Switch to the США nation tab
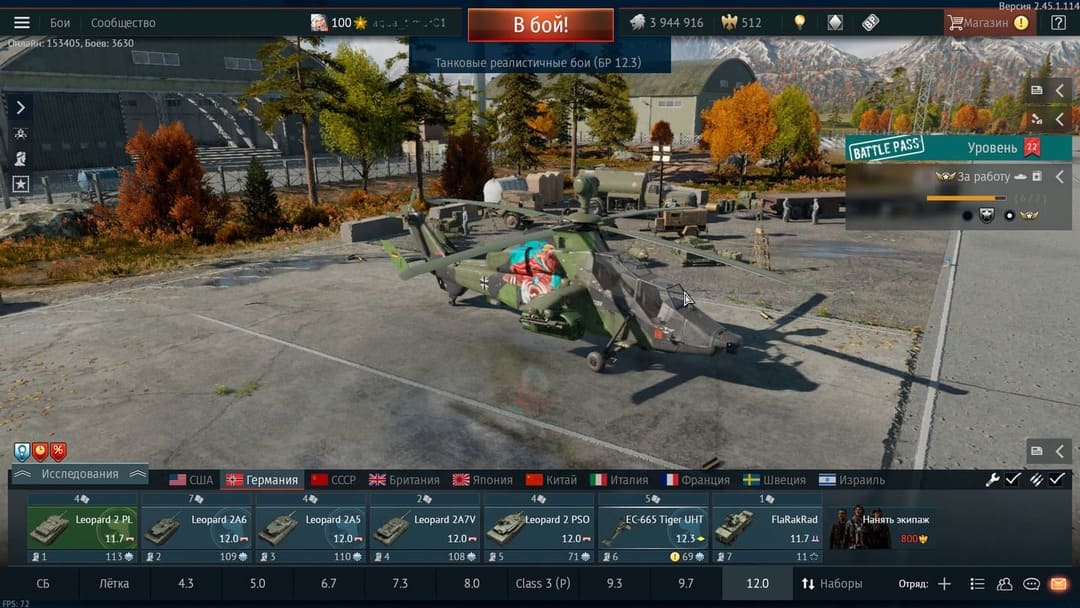Viewport: 1080px width, 608px height. tap(191, 480)
